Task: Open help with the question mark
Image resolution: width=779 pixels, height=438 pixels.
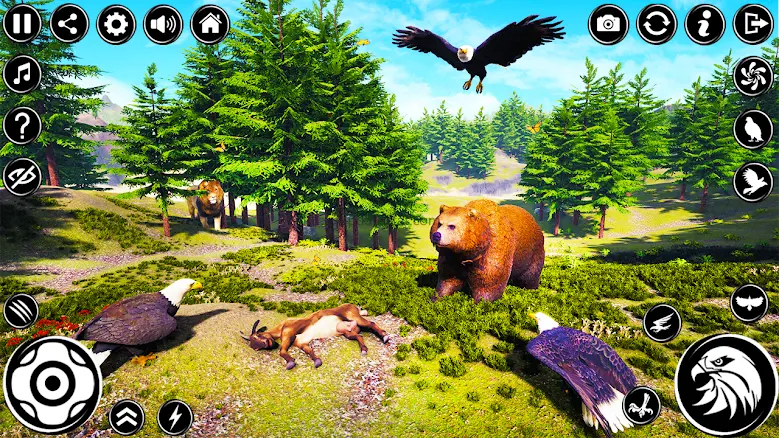Action: 22,125
